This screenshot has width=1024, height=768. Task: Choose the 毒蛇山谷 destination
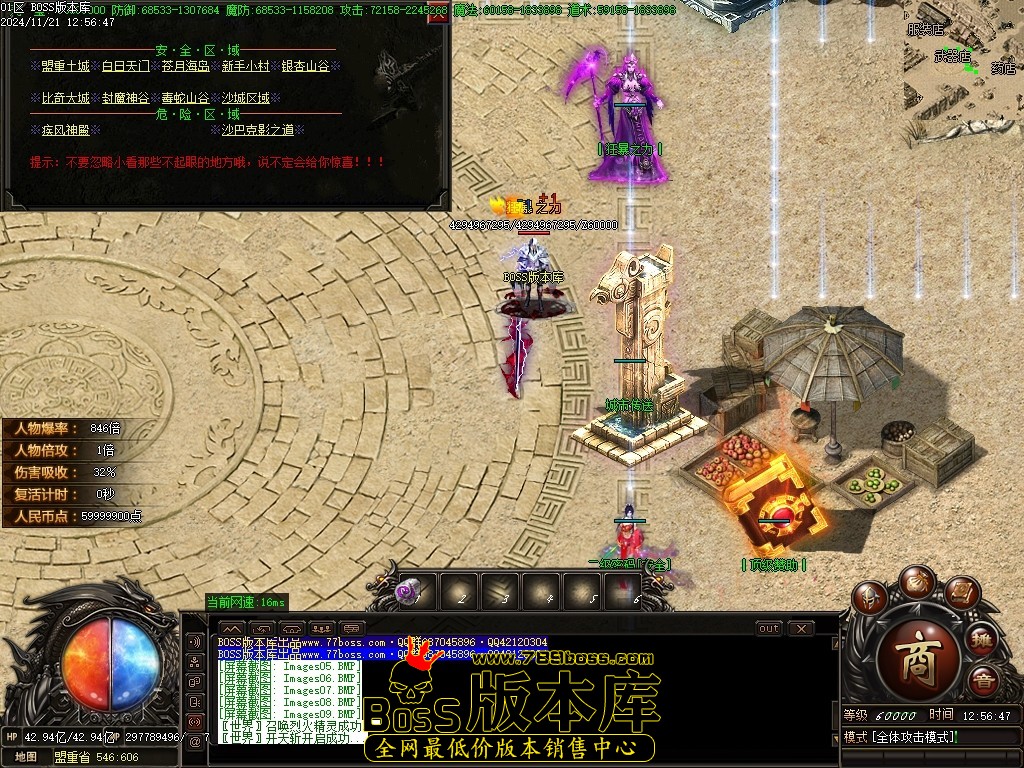pyautogui.click(x=186, y=98)
